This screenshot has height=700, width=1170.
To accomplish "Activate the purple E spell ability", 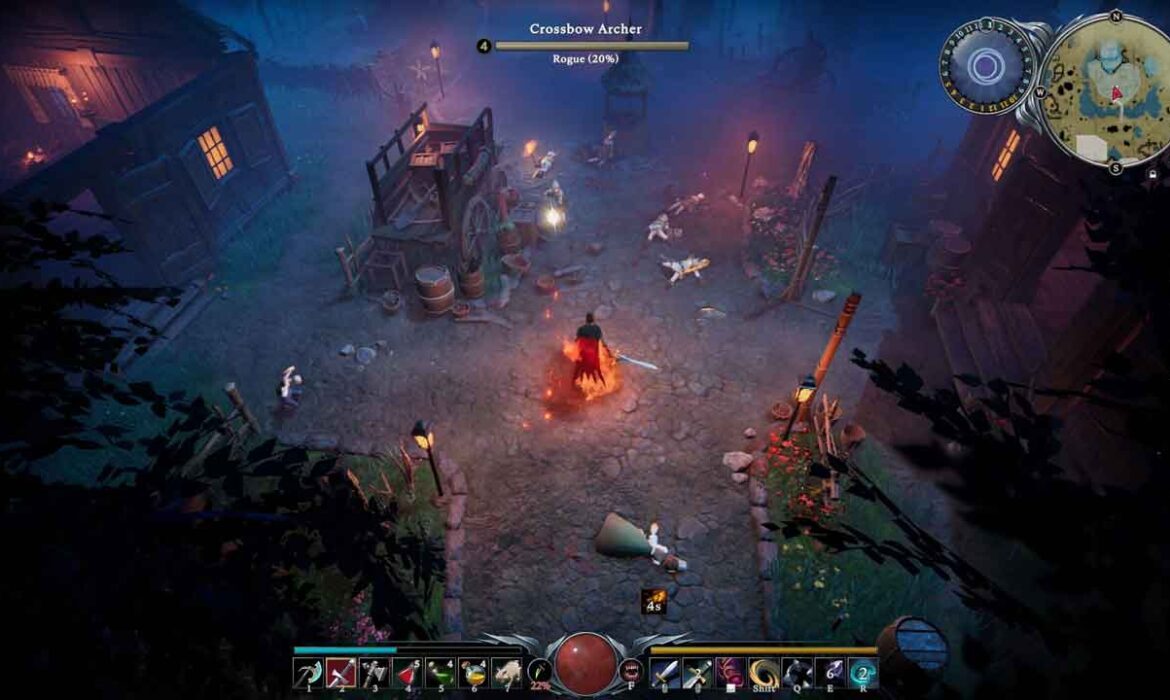I will tap(830, 672).
